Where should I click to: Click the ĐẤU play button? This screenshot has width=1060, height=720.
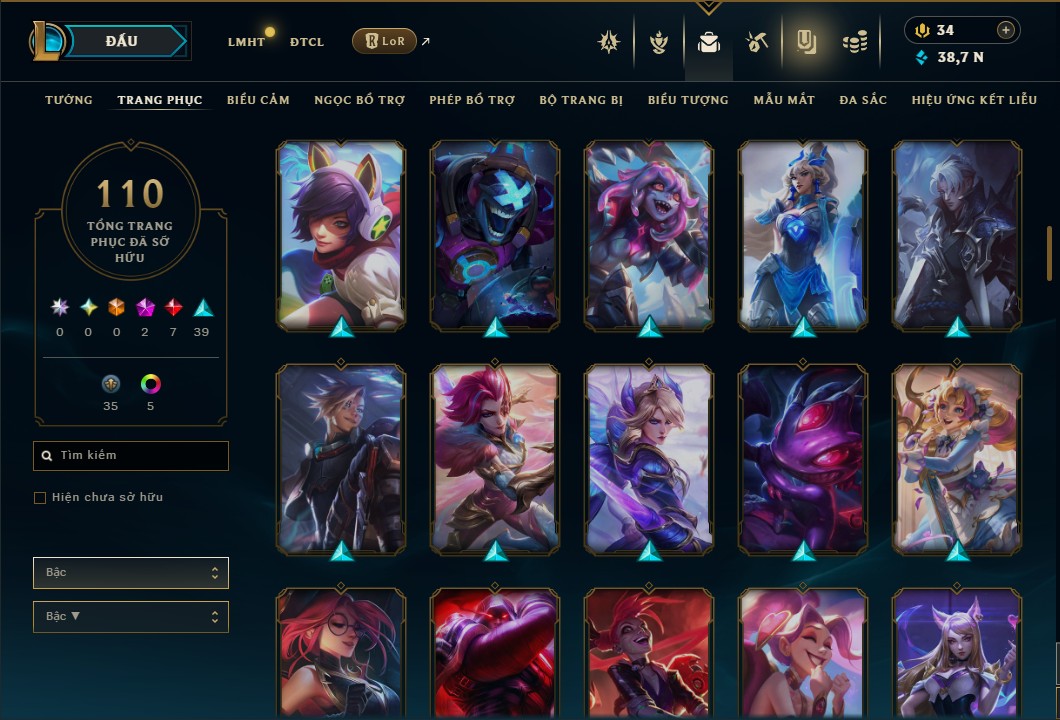[121, 41]
